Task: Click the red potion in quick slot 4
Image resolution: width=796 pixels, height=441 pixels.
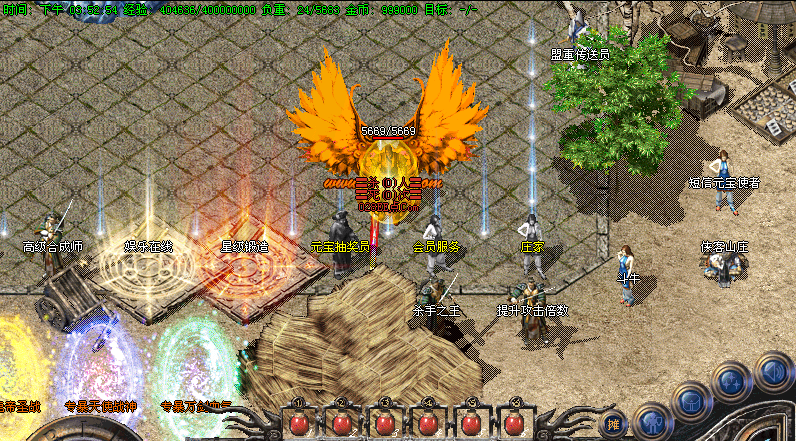Action: 429,424
